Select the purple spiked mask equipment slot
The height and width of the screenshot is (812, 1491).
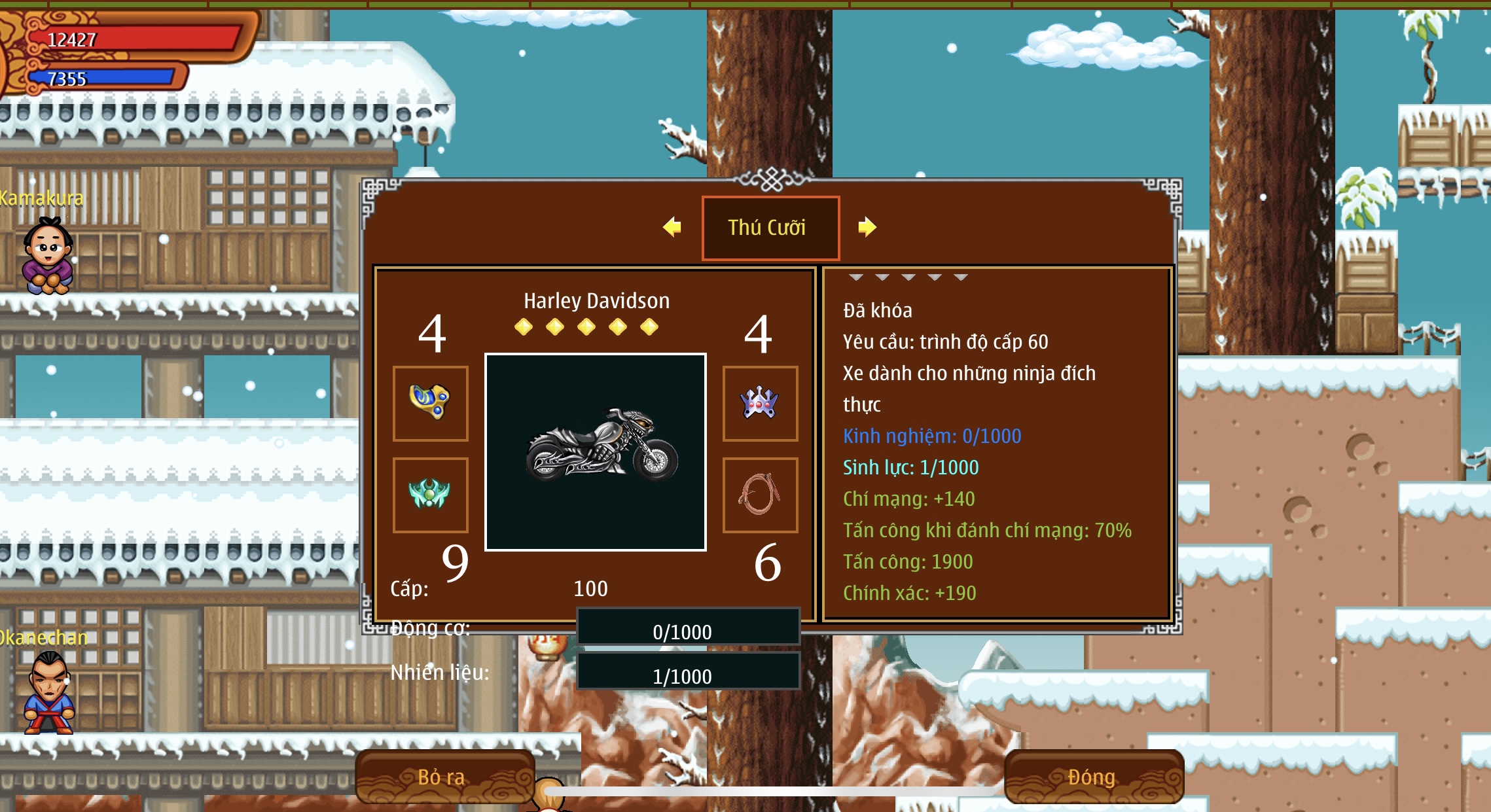pyautogui.click(x=759, y=402)
